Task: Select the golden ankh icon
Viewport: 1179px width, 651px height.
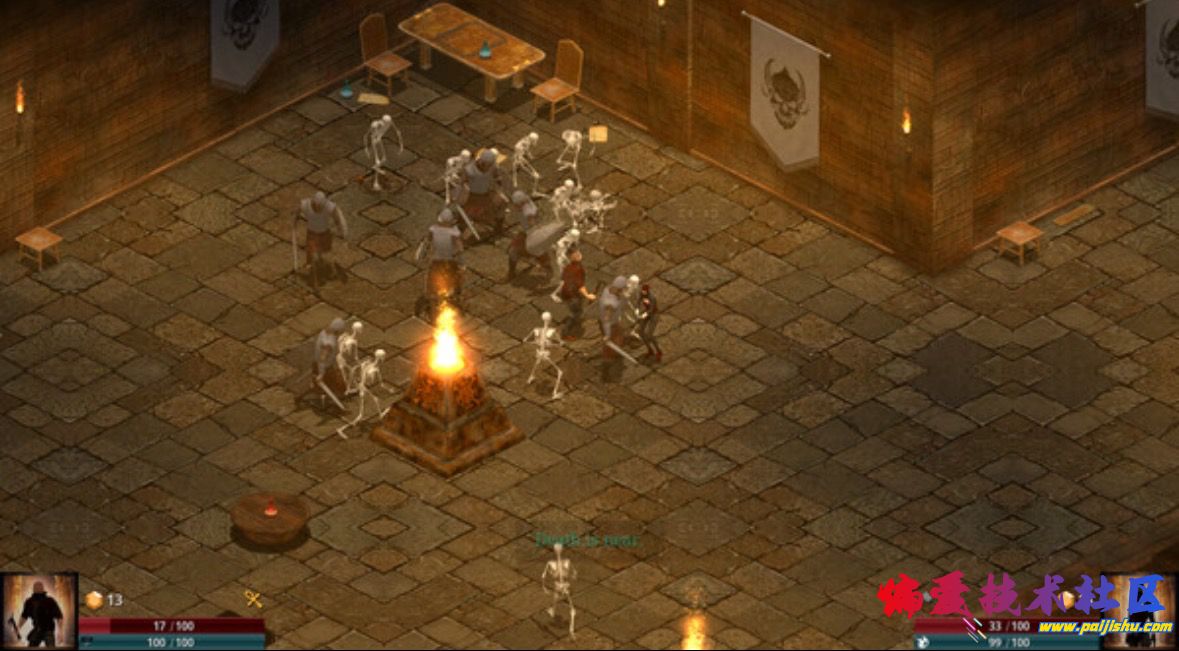Action: point(254,599)
